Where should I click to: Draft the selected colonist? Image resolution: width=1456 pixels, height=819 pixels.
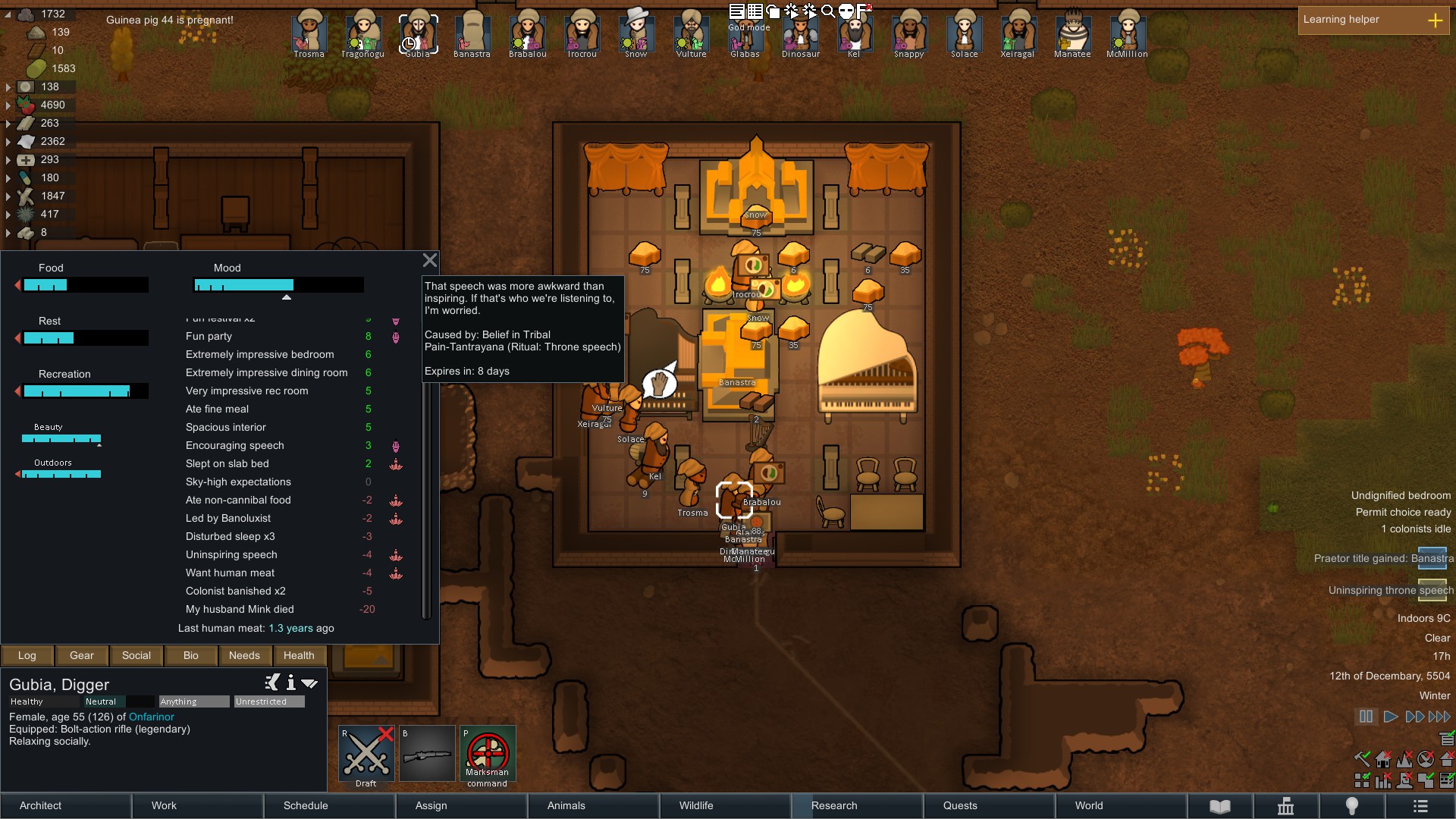coord(366,754)
